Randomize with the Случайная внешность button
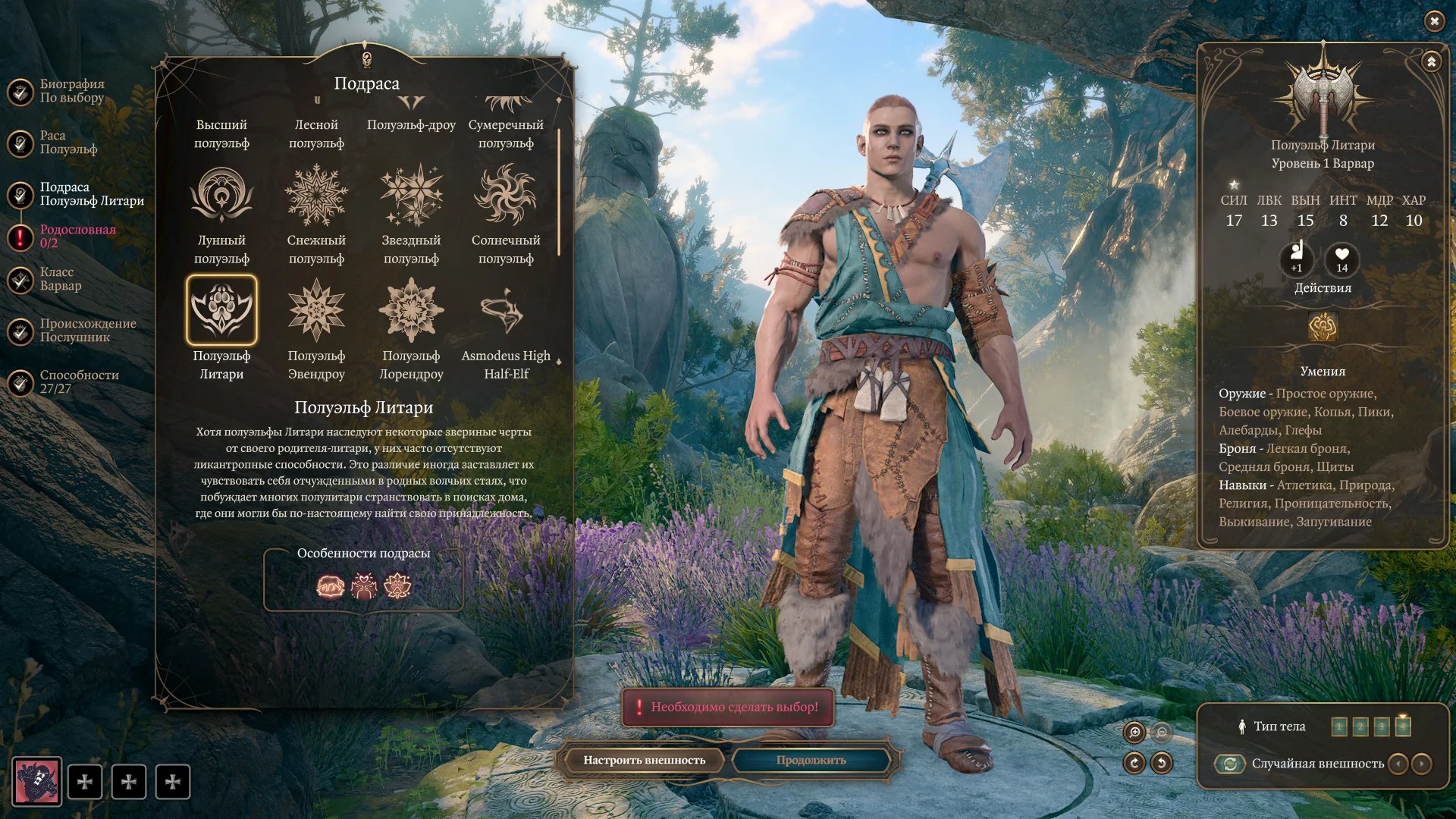Image resolution: width=1456 pixels, height=819 pixels. [1230, 764]
